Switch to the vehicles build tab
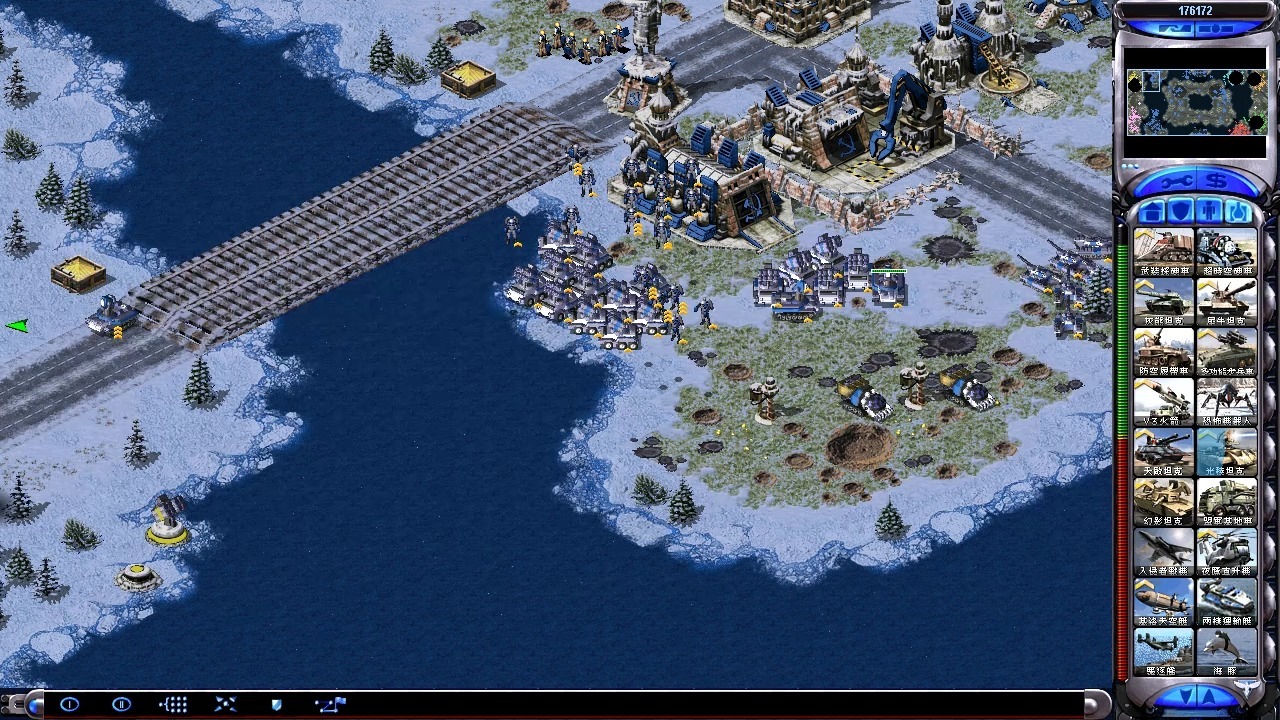The image size is (1280, 720). click(1237, 212)
